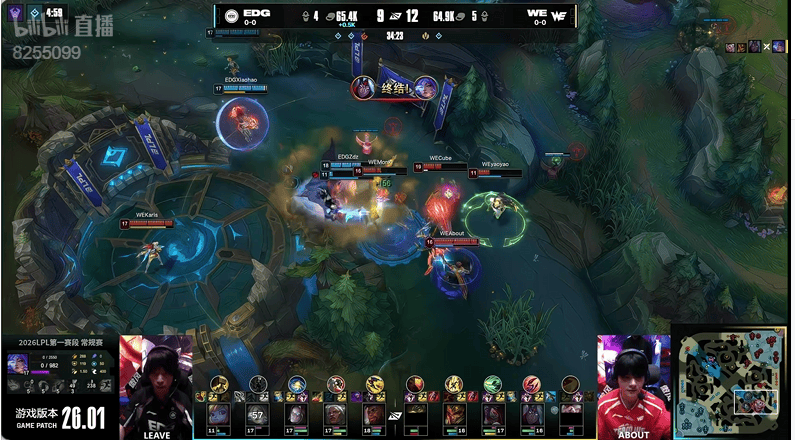Select the level 11 champion portrait
The height and width of the screenshot is (440, 795).
(x=218, y=413)
